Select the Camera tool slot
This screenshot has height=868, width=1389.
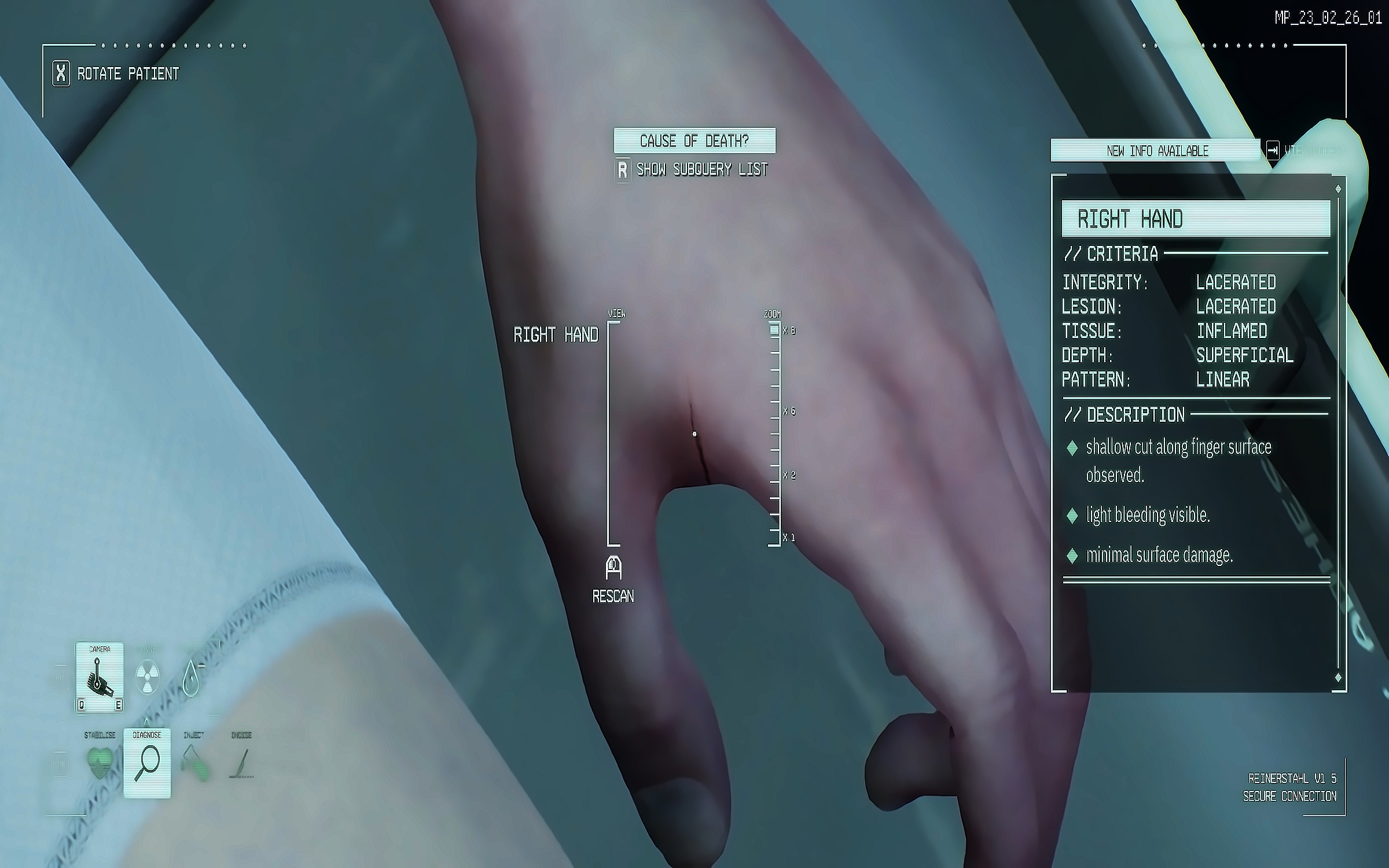(x=99, y=676)
